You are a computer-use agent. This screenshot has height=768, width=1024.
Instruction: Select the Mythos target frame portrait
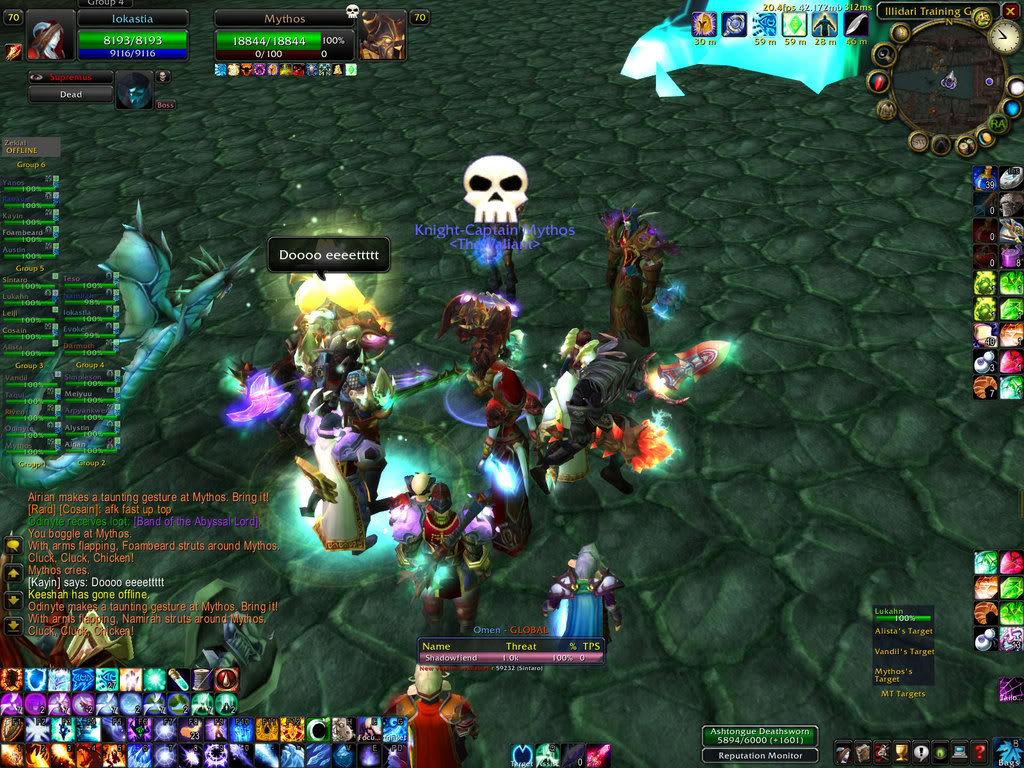pos(382,38)
